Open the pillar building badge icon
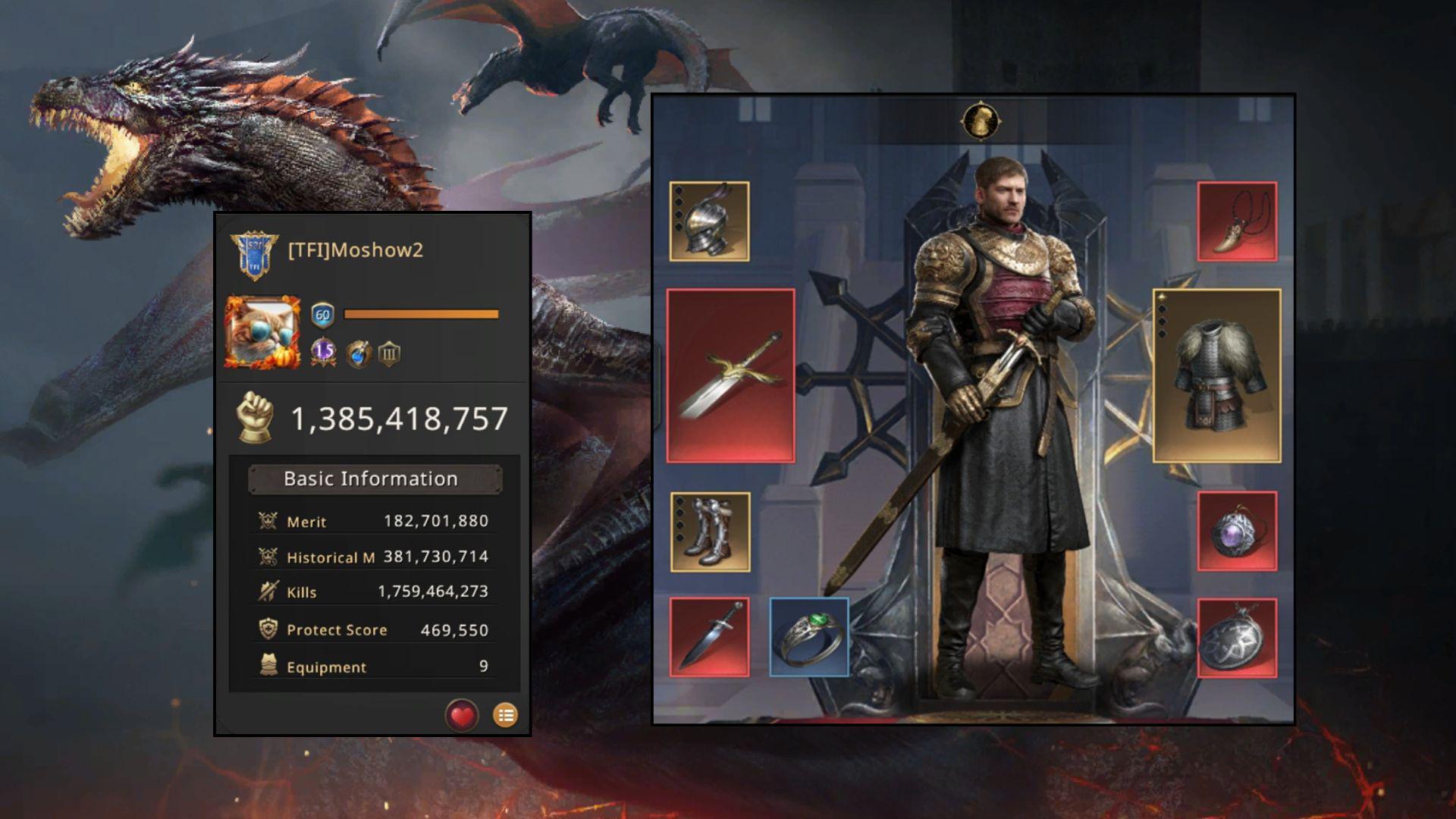 click(x=389, y=353)
